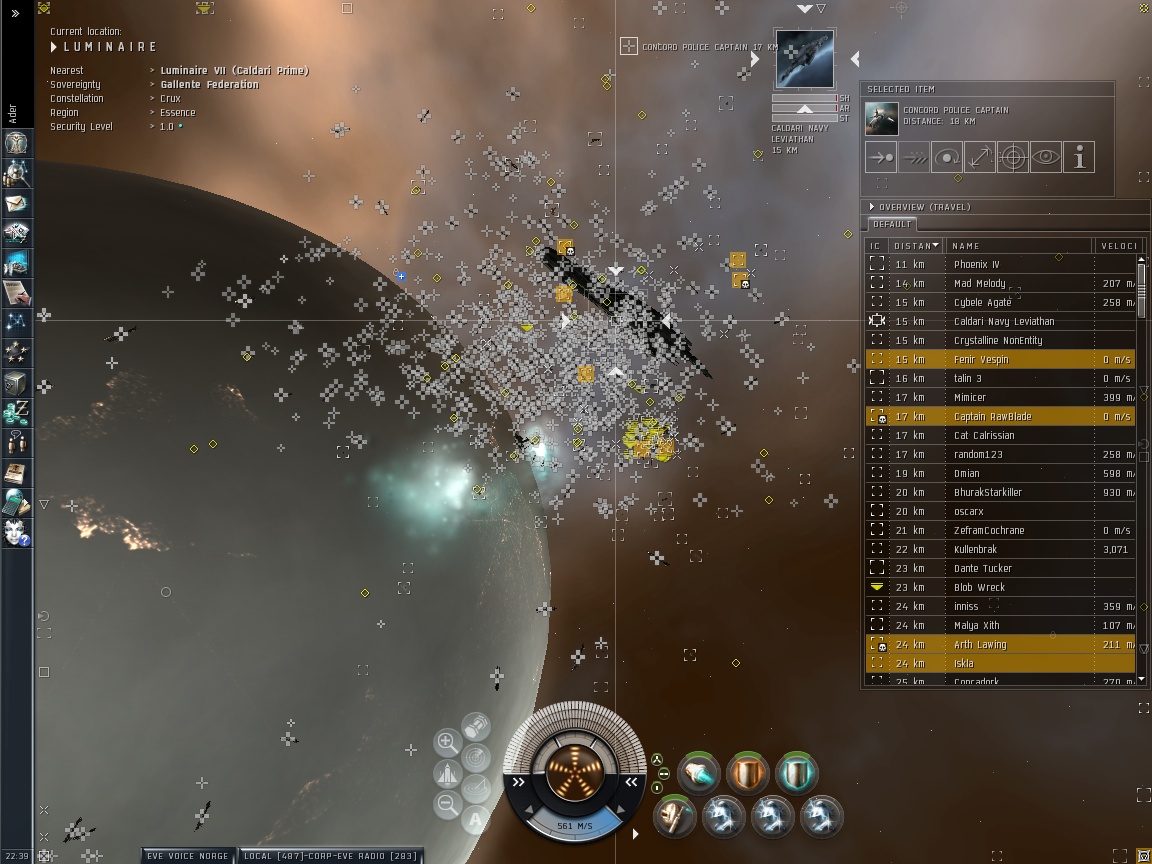Click the zoom-in magnifier button
This screenshot has width=1152, height=864.
click(447, 742)
